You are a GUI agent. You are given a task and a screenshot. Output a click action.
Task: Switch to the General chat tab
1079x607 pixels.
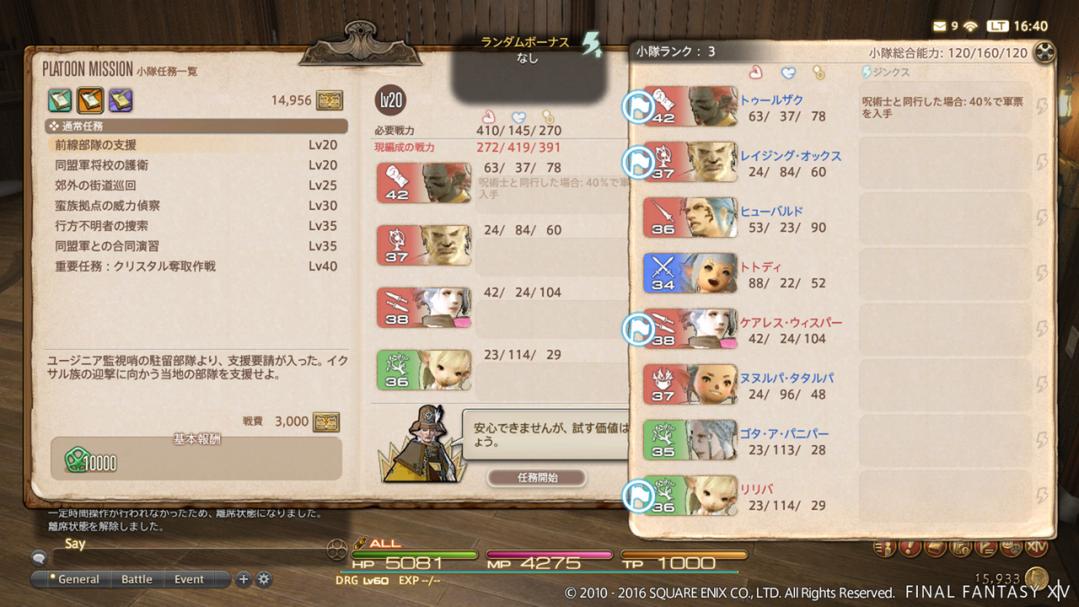[x=78, y=579]
